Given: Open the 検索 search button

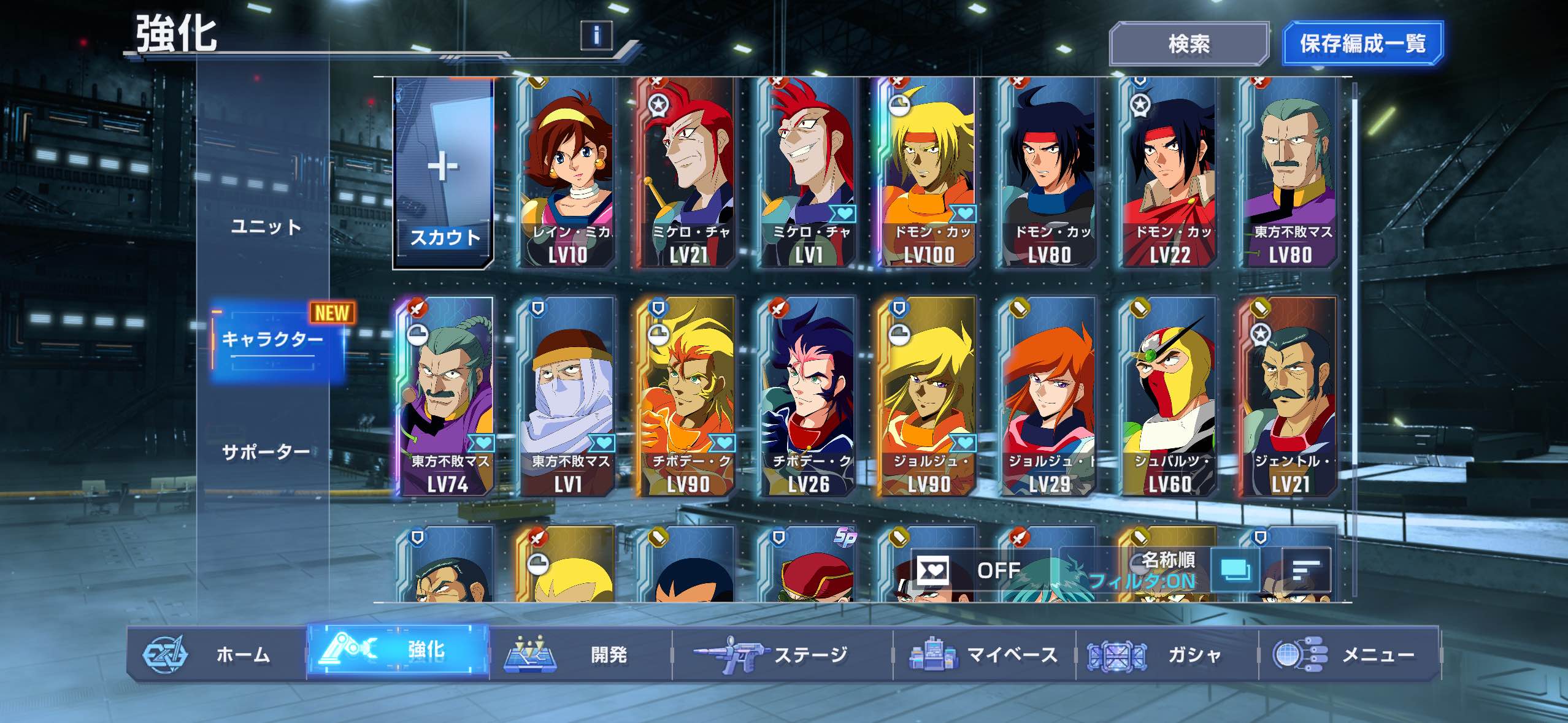Looking at the screenshot, I should tap(1188, 44).
